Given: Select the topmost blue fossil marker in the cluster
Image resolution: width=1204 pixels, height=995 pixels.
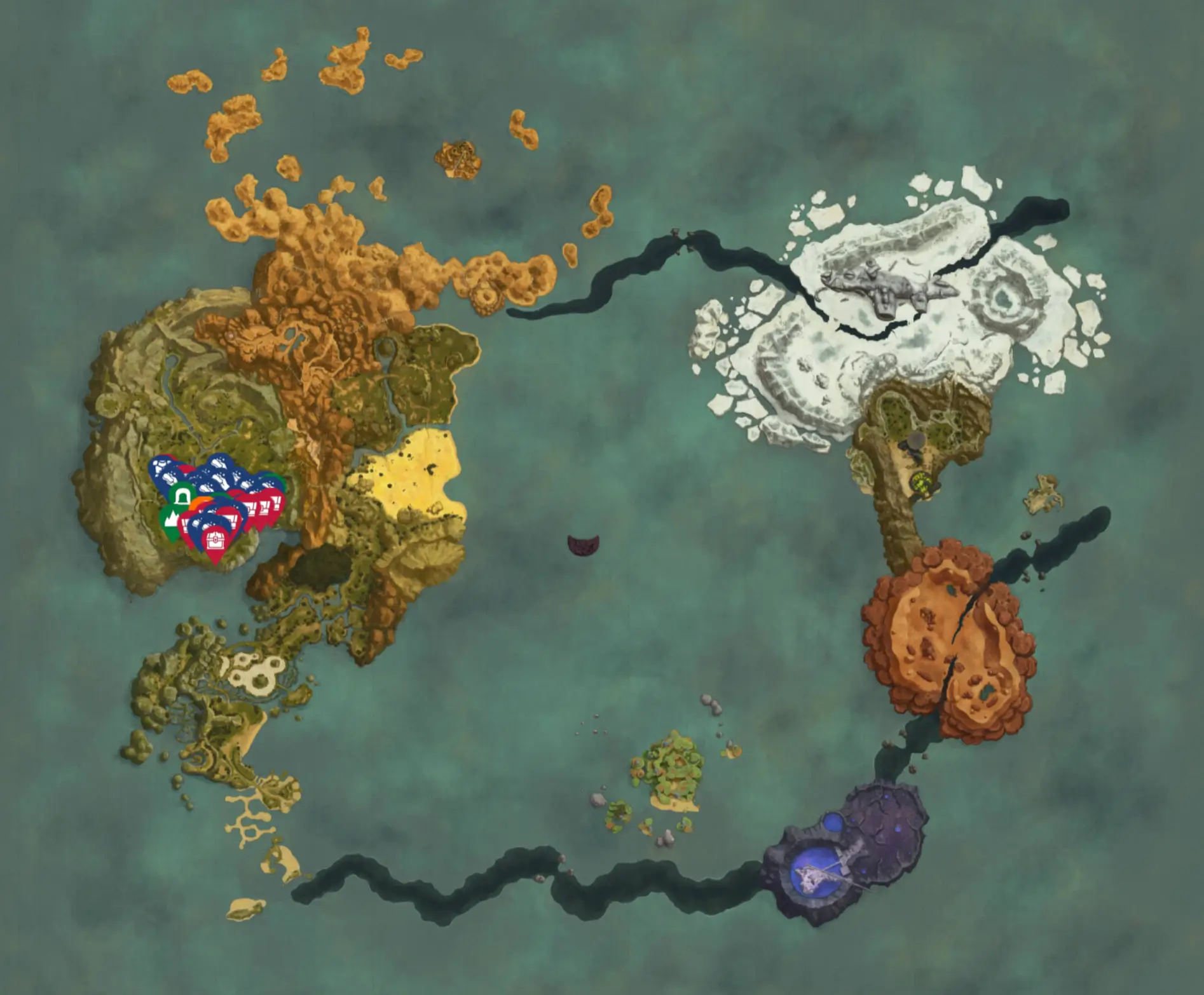Looking at the screenshot, I should (x=219, y=463).
